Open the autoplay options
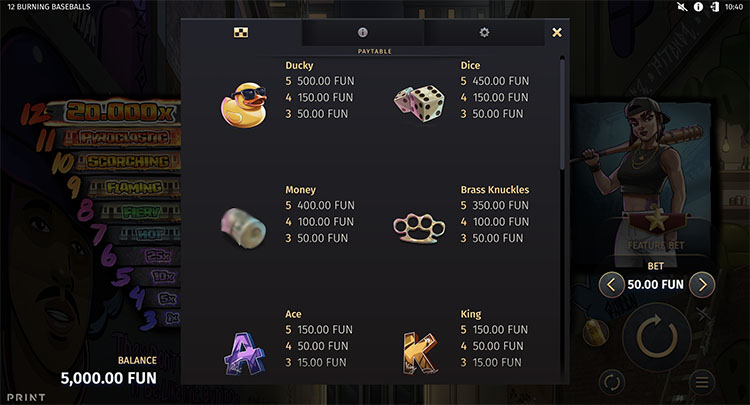This screenshot has width=750, height=405. click(x=612, y=381)
